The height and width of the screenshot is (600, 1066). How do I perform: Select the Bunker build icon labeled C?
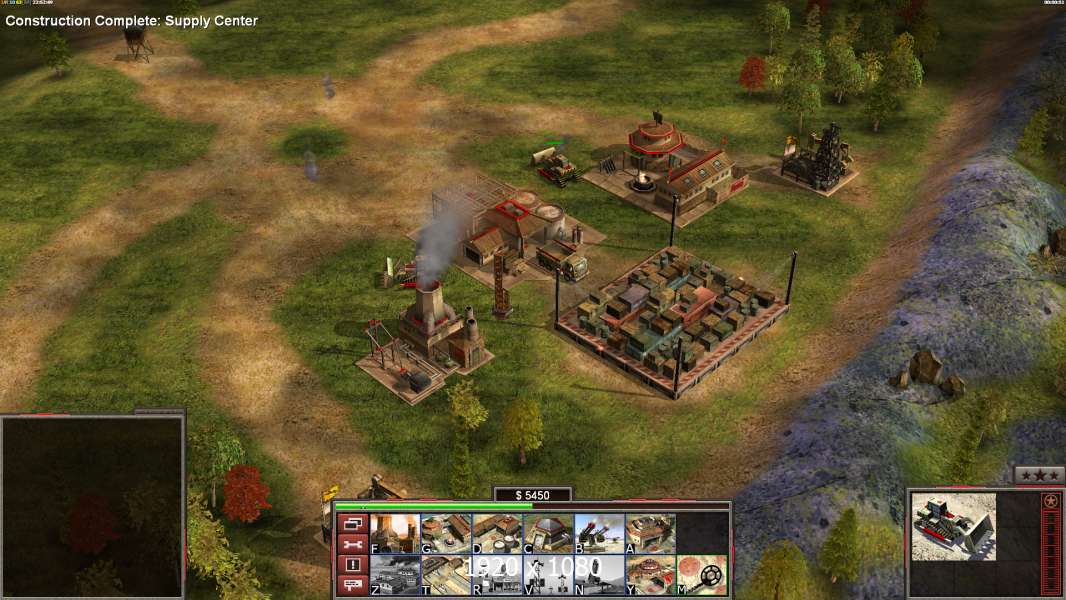(548, 534)
